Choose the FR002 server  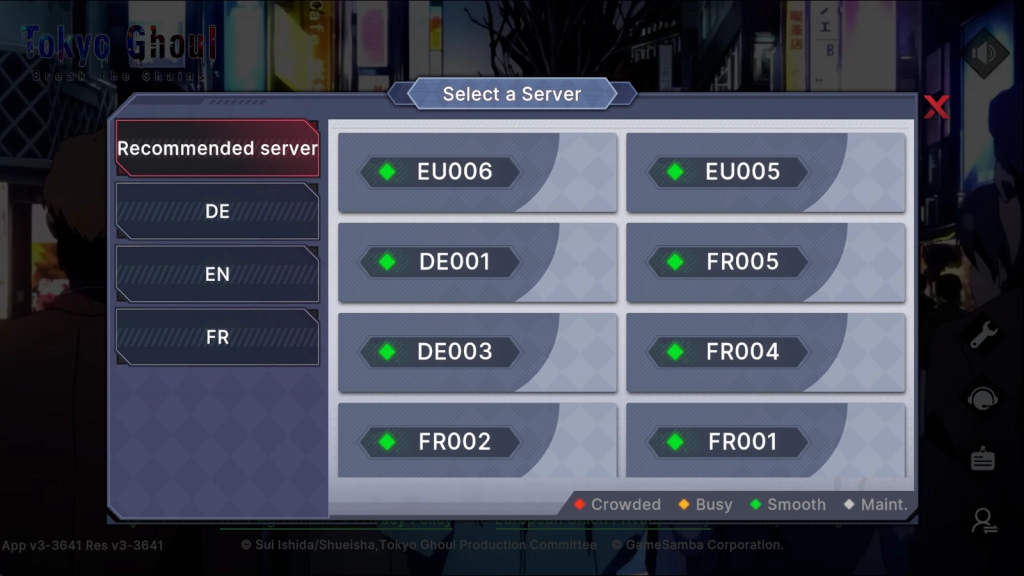click(477, 441)
